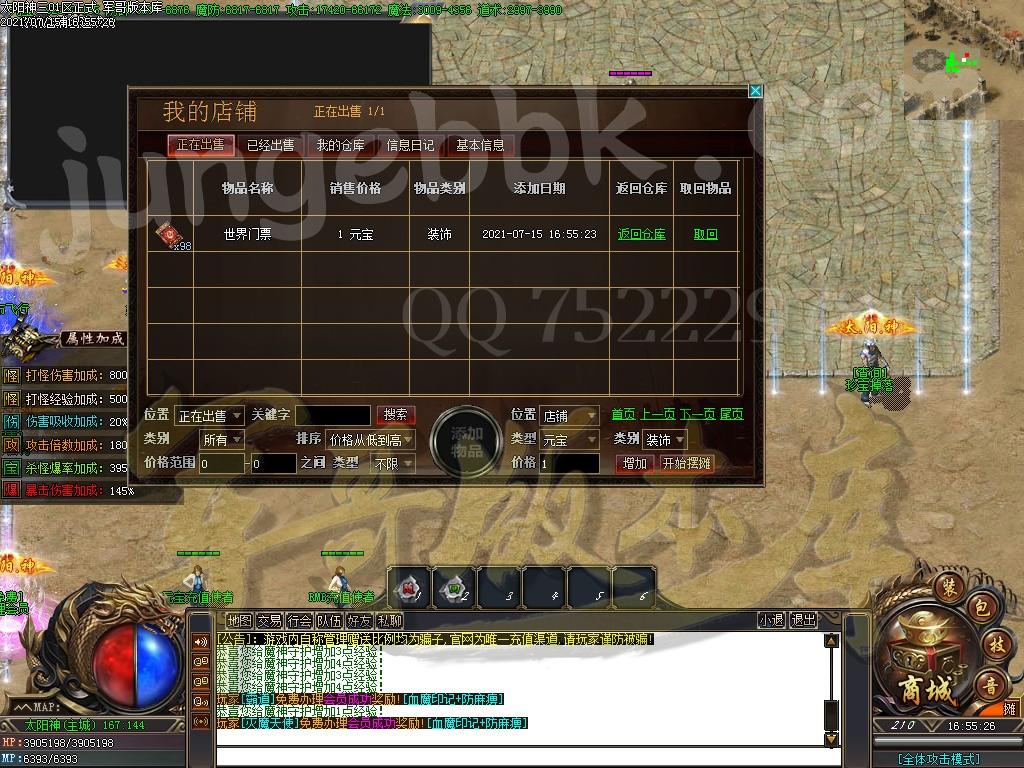Click 返回仓库 link for 世界门票
The image size is (1024, 768).
[641, 234]
